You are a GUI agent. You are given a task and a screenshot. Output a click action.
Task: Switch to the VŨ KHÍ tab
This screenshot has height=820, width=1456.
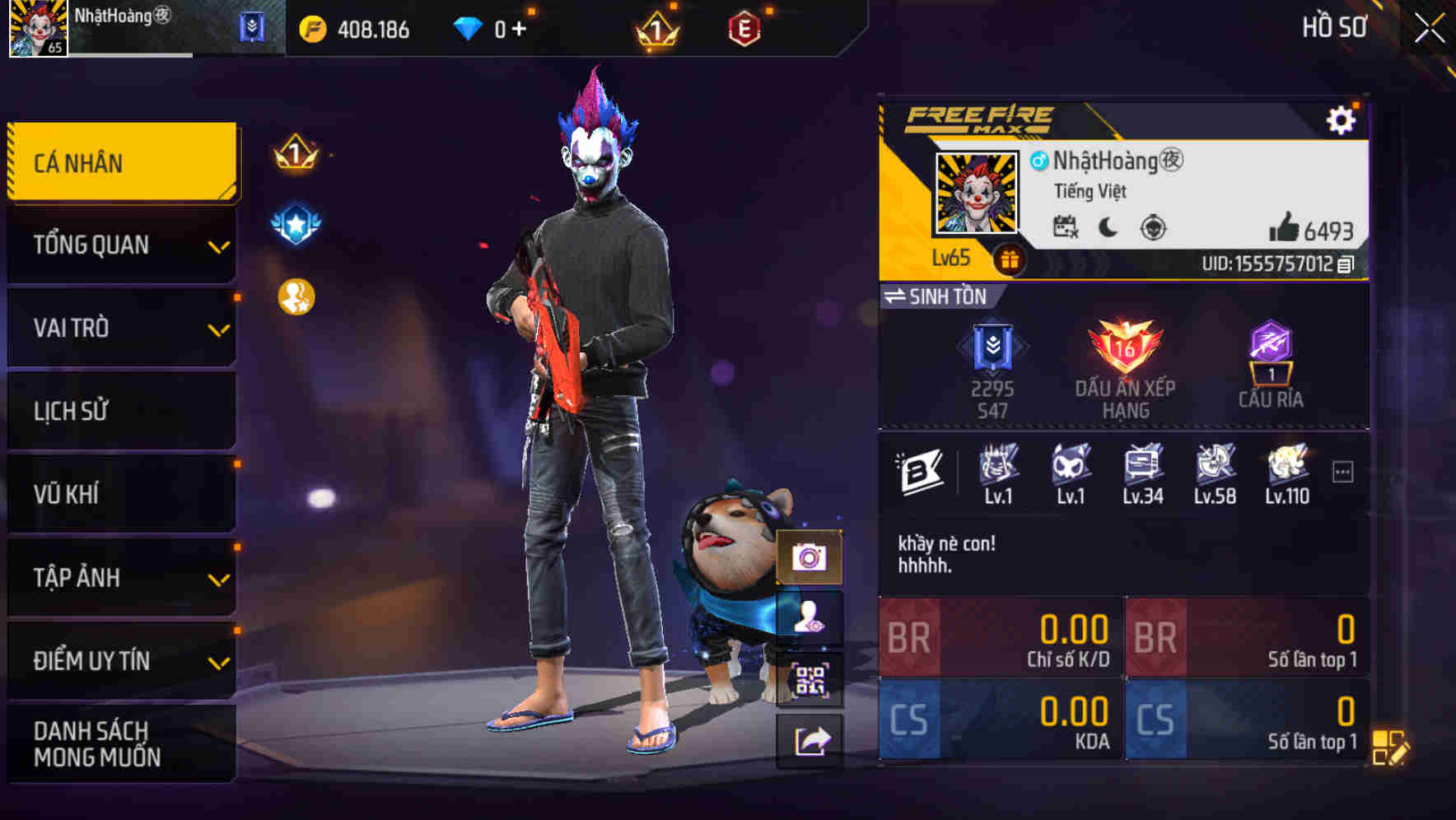(x=120, y=494)
